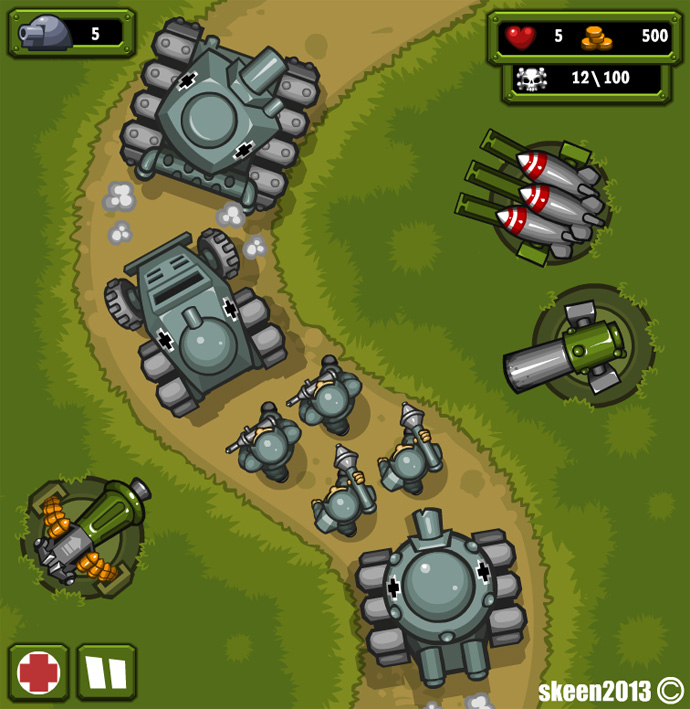Viewport: 690px width, 709px height.
Task: Activate the red cross repair button
Action: pos(39,672)
